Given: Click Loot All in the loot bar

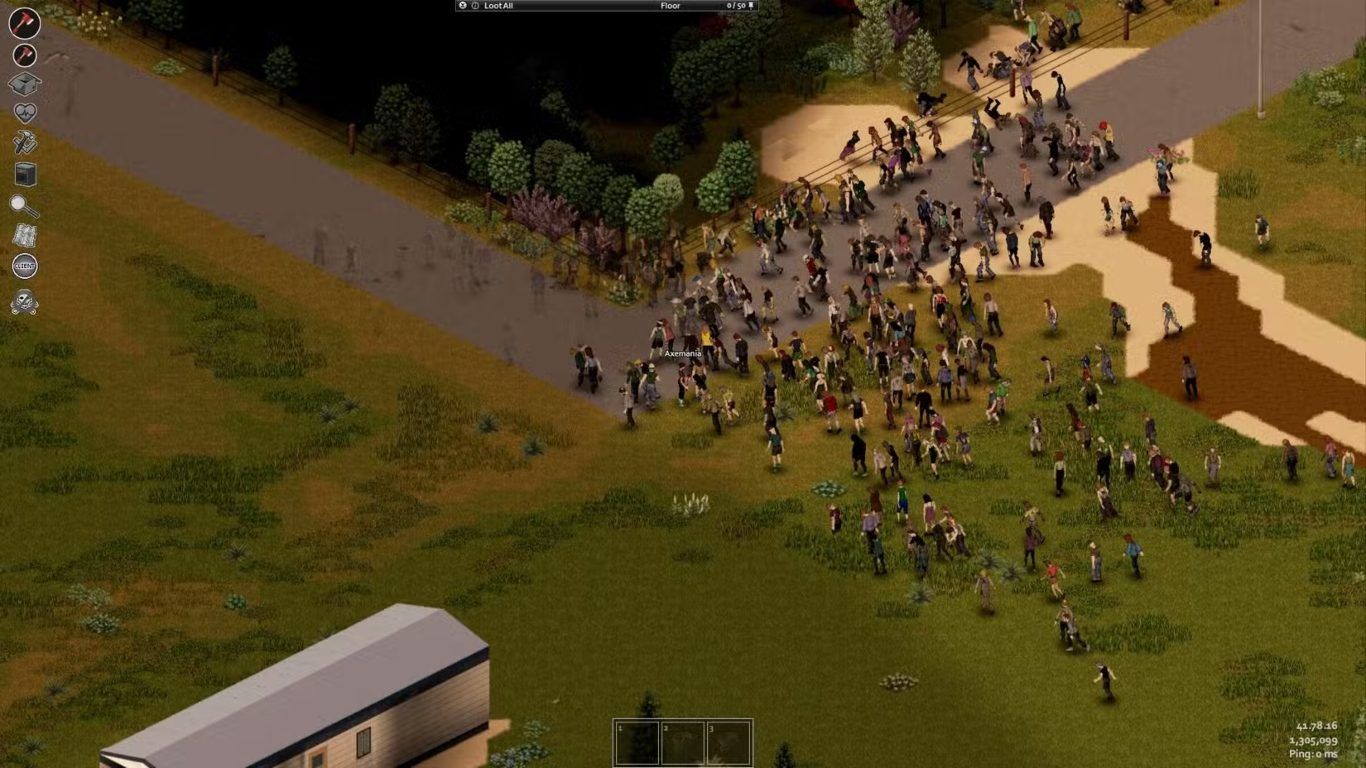Looking at the screenshot, I should (498, 6).
